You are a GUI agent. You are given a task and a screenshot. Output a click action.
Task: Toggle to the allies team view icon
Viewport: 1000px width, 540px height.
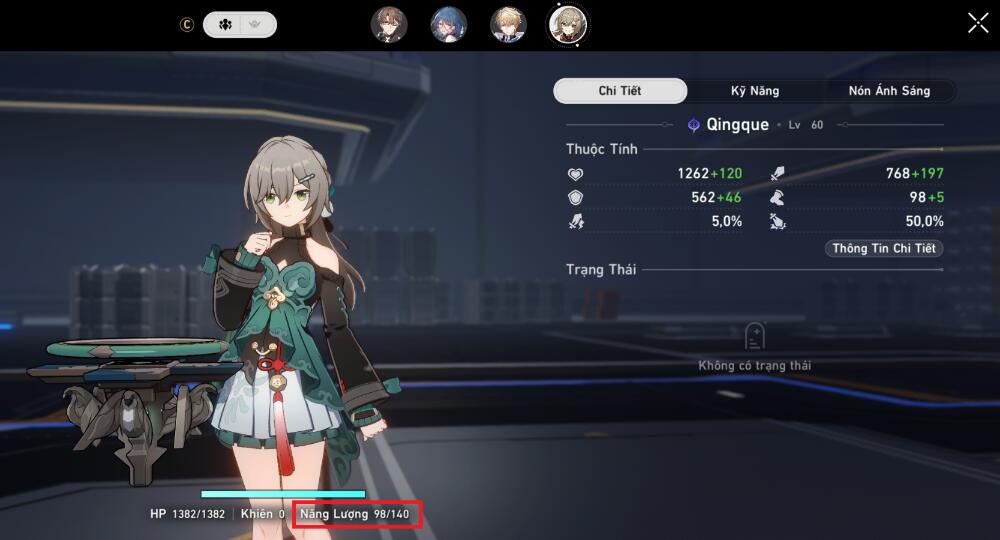[x=225, y=25]
